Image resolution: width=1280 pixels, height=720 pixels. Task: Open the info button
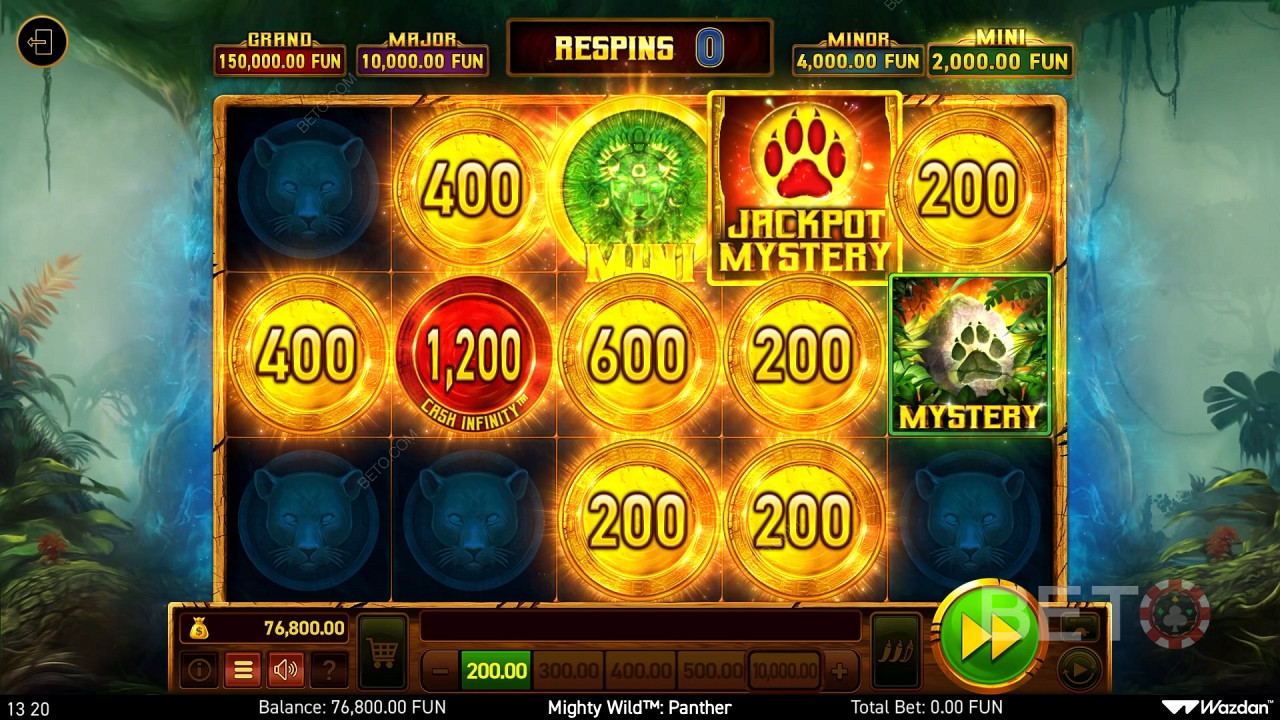click(x=199, y=670)
